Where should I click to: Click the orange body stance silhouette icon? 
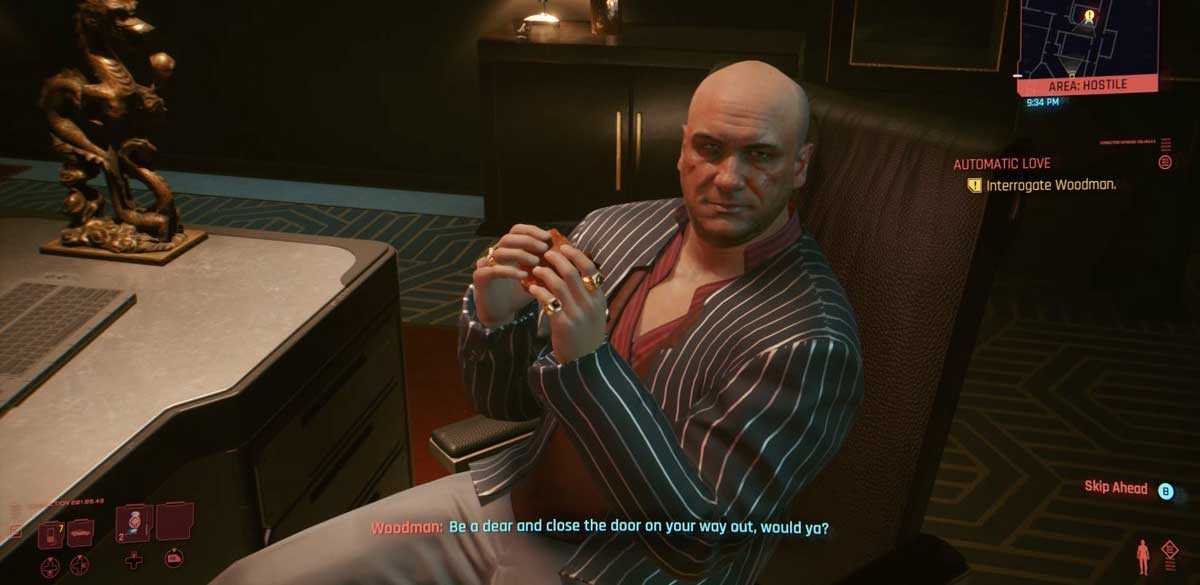(x=1142, y=556)
